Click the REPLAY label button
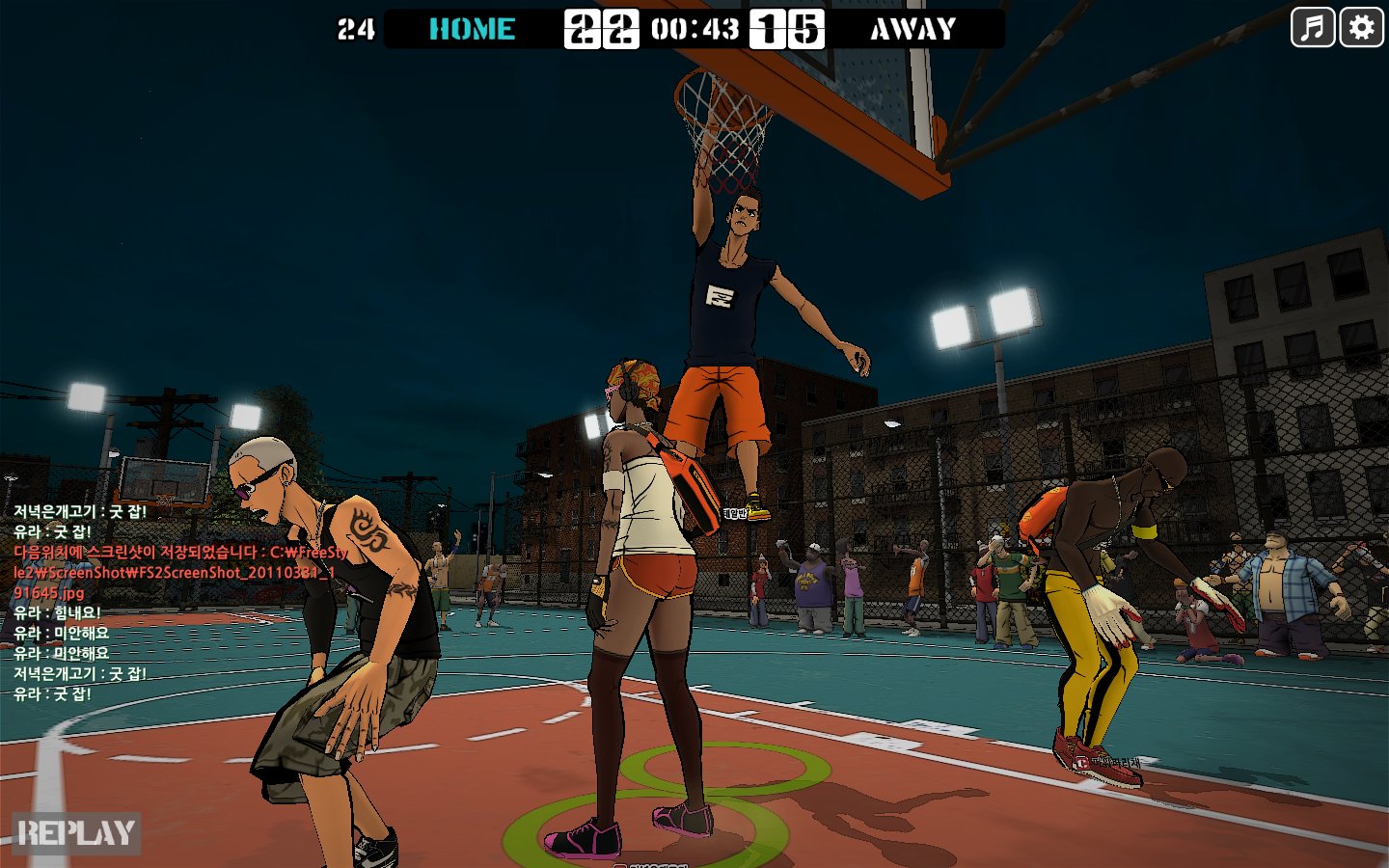This screenshot has height=868, width=1389. click(76, 833)
